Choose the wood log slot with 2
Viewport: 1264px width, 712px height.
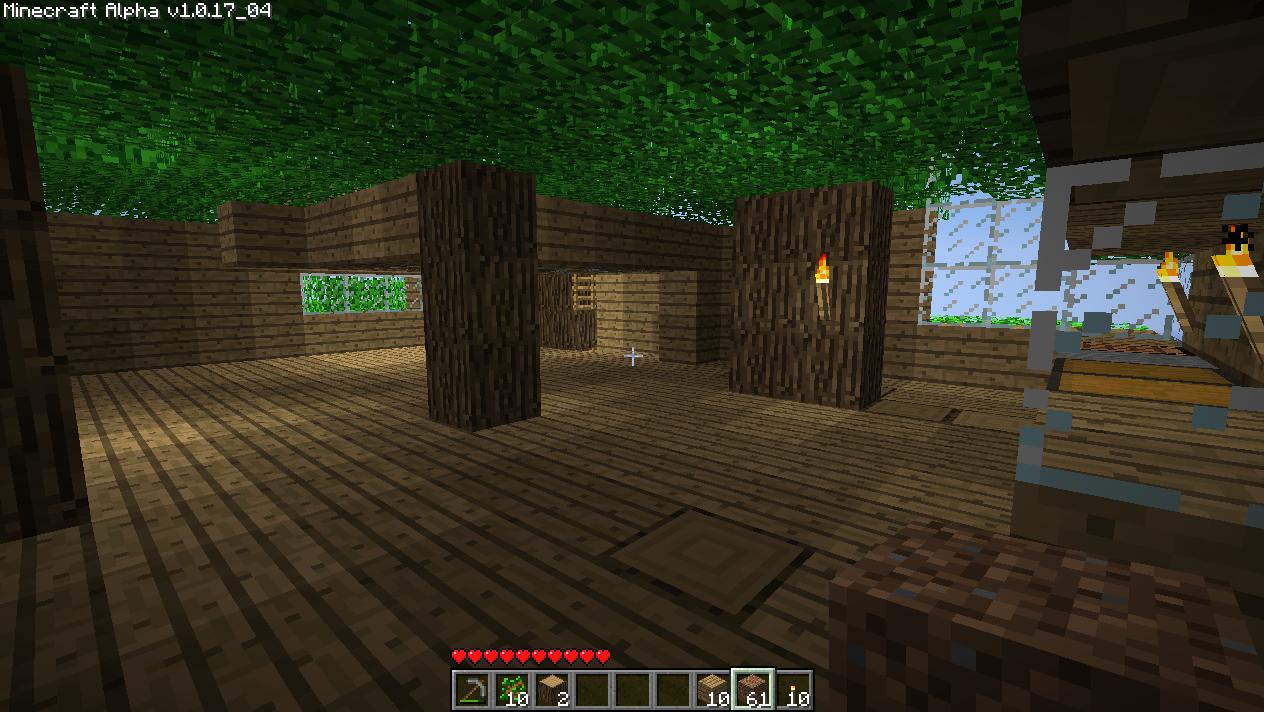(551, 689)
